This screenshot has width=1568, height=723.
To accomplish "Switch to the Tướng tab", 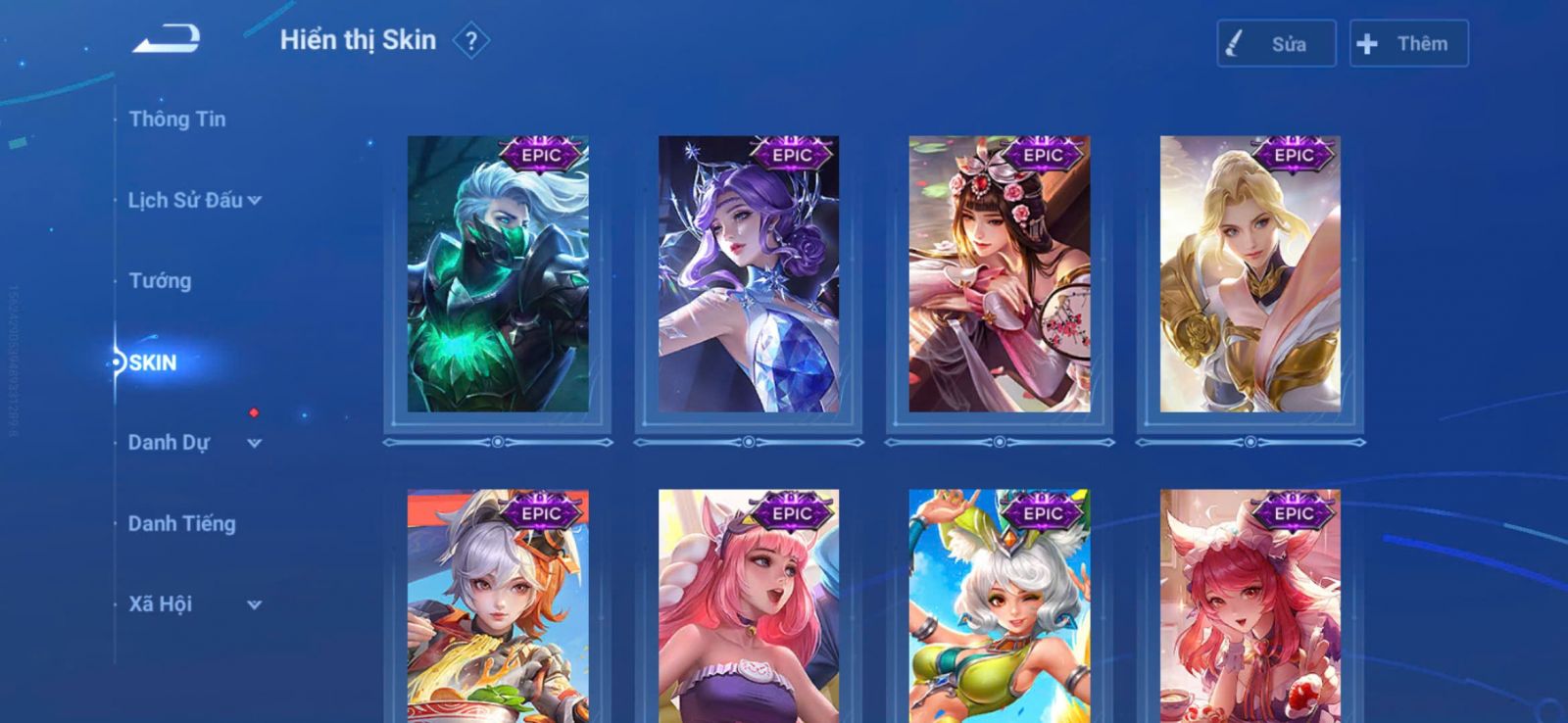I will (160, 281).
